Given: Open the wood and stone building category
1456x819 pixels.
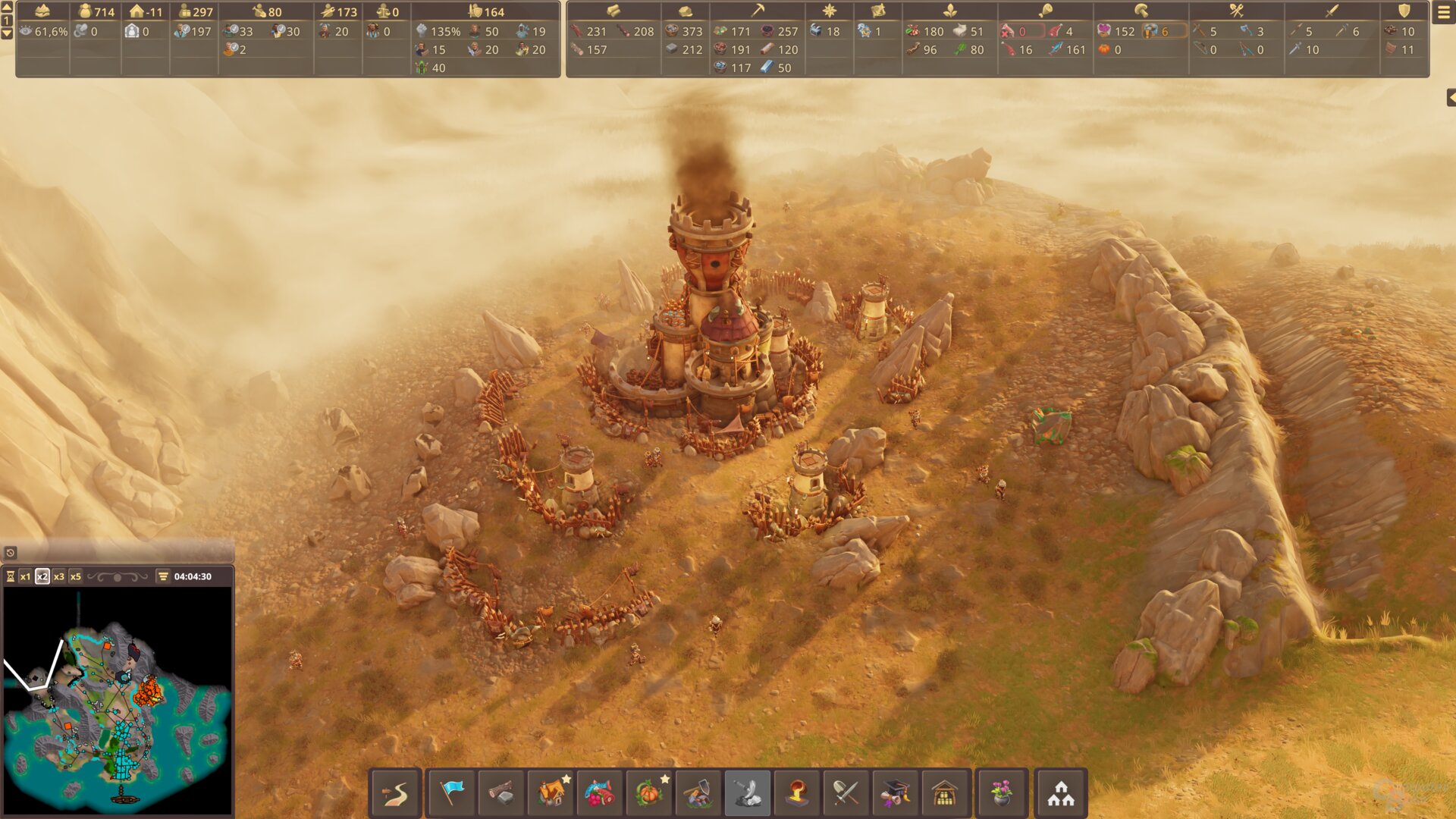Looking at the screenshot, I should [500, 793].
